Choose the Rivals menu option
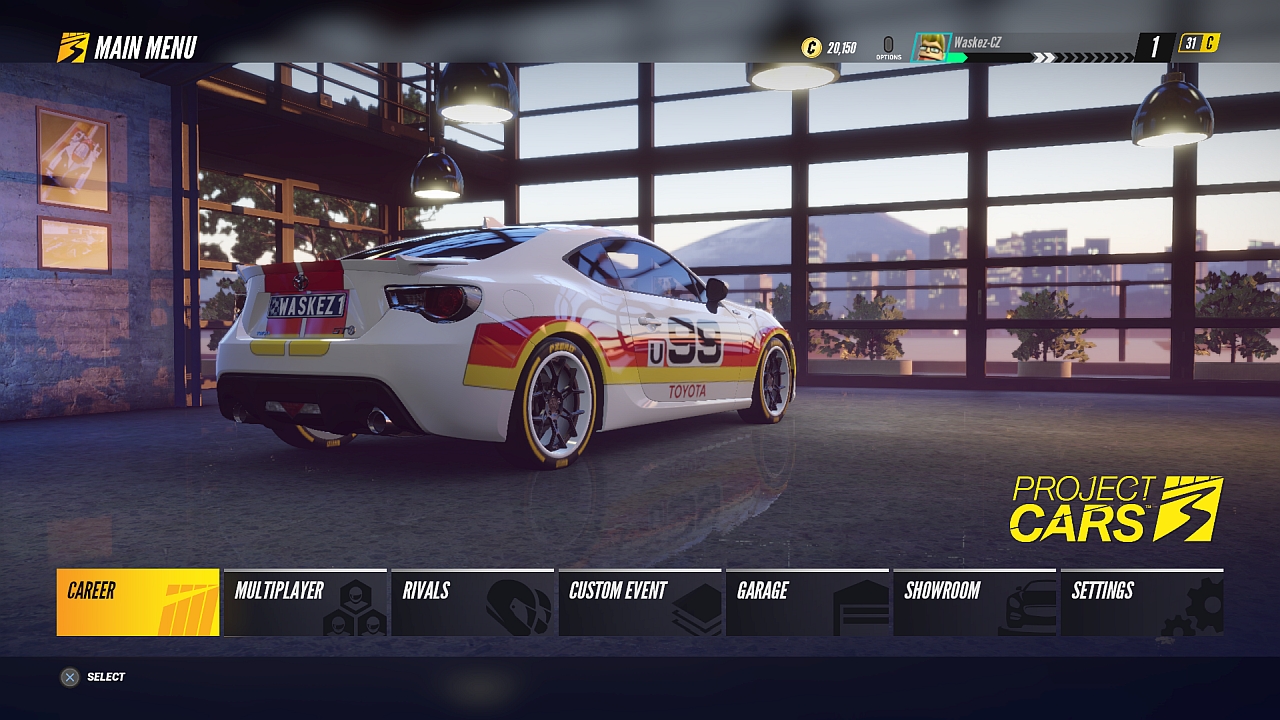 [x=472, y=602]
